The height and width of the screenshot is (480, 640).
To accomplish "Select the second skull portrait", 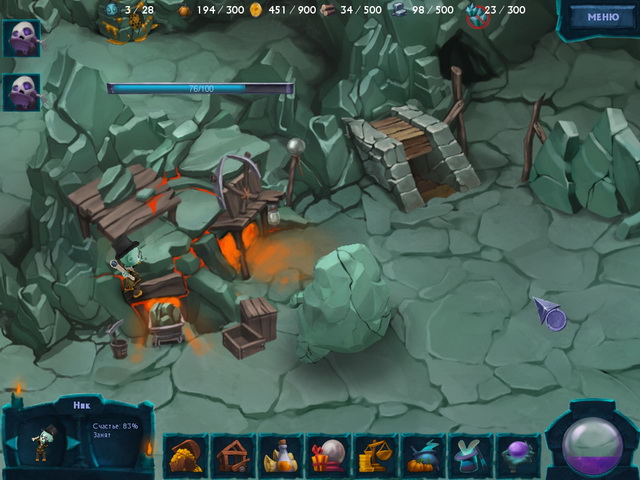I will pos(21,93).
